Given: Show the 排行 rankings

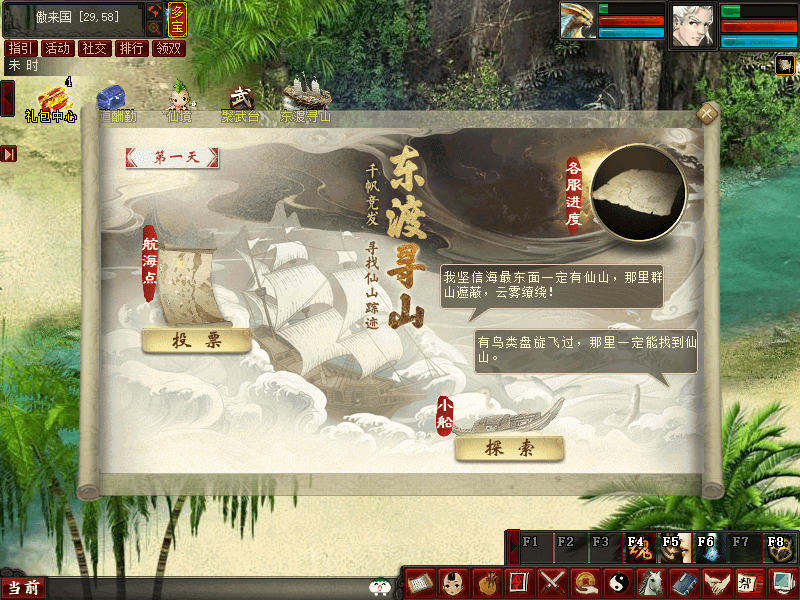Looking at the screenshot, I should [x=132, y=48].
